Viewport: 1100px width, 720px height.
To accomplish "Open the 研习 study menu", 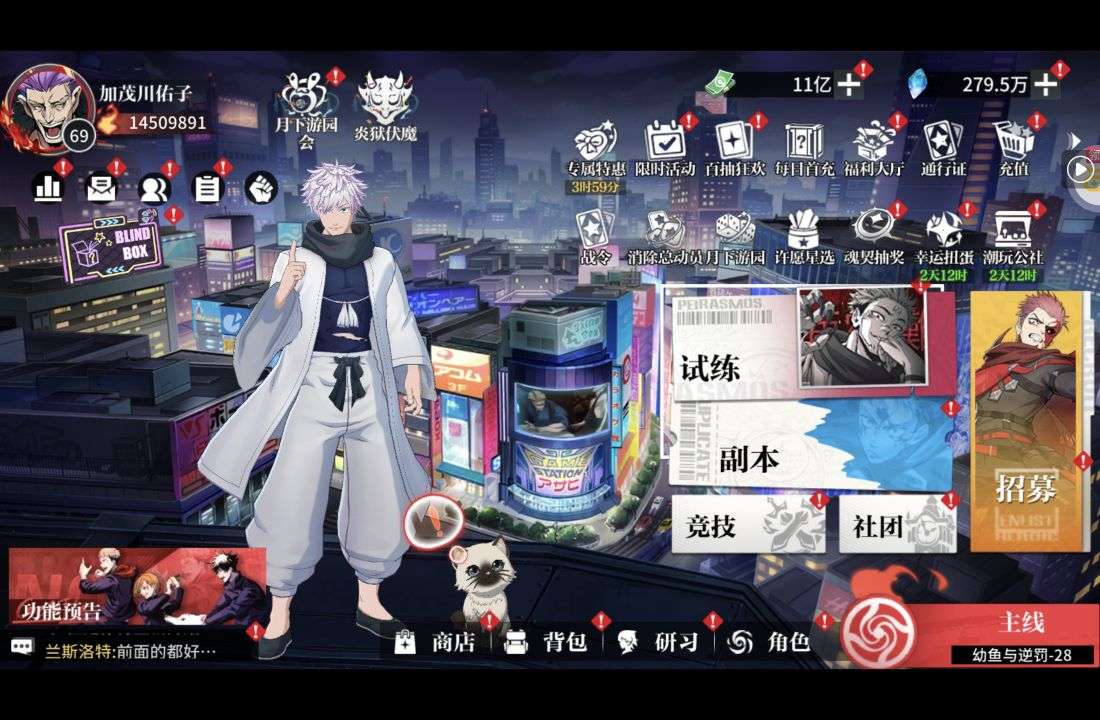I will pos(657,642).
